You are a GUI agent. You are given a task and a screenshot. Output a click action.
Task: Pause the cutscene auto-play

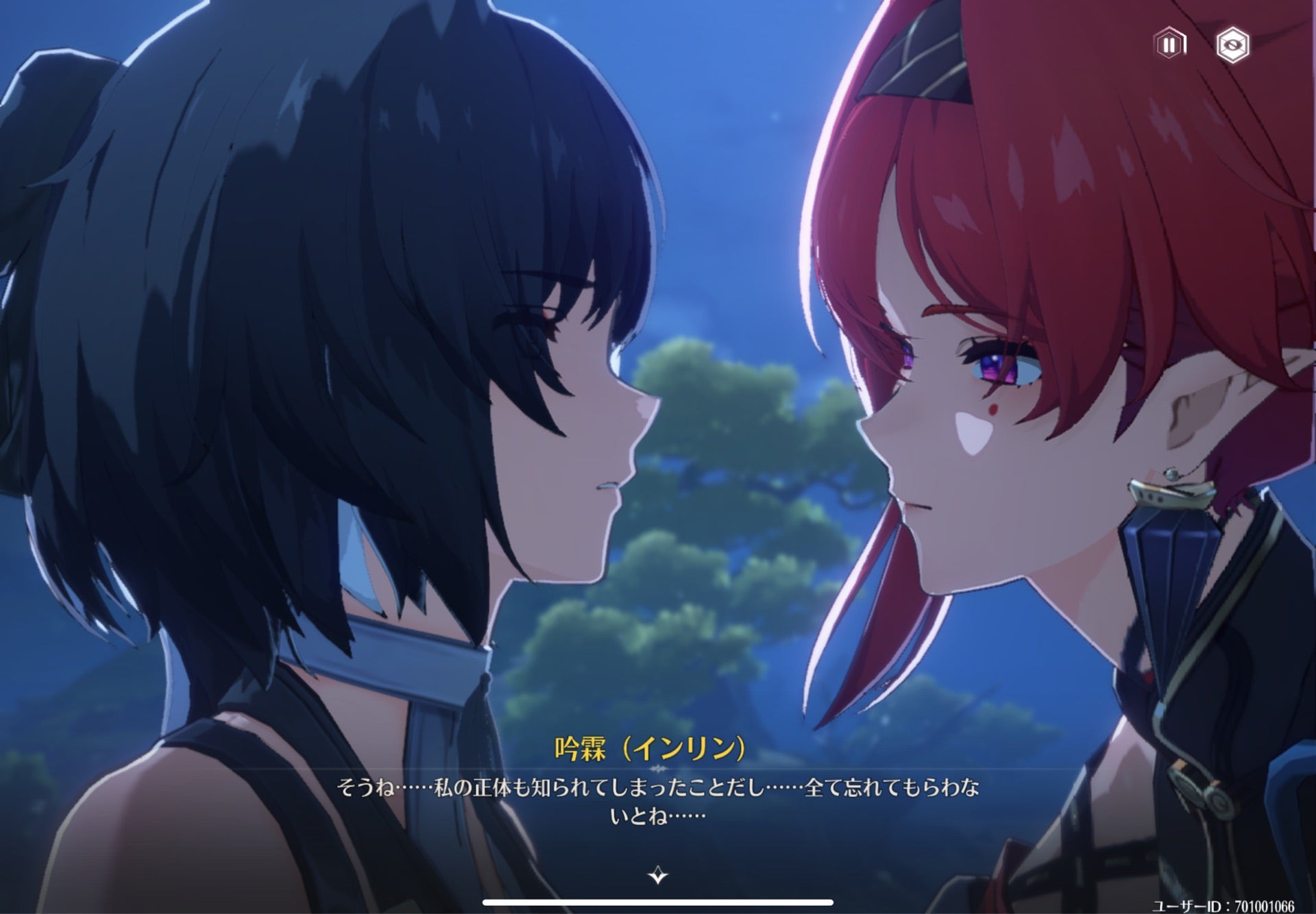click(1169, 45)
